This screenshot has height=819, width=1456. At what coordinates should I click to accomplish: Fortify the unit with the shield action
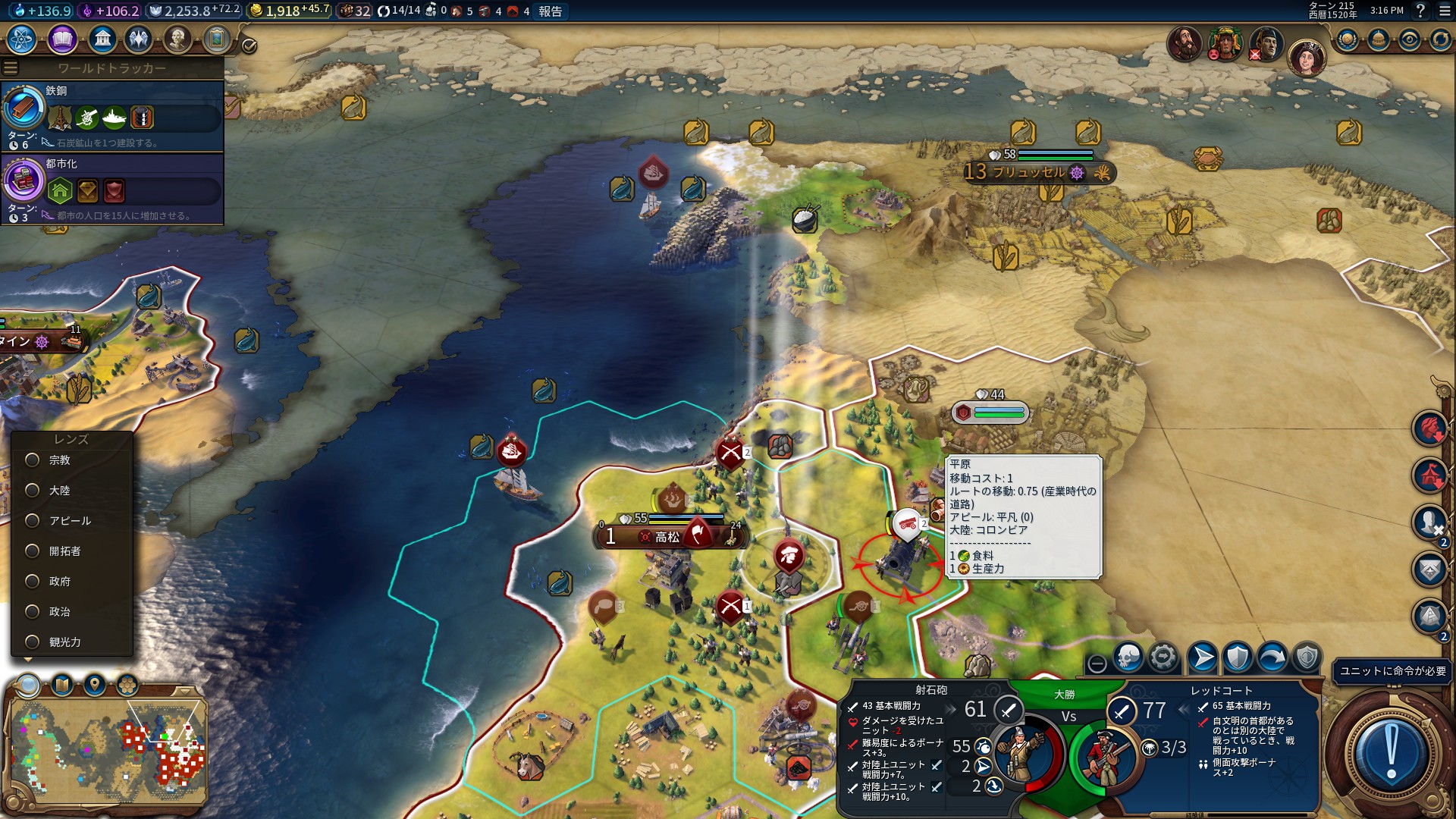[1238, 657]
